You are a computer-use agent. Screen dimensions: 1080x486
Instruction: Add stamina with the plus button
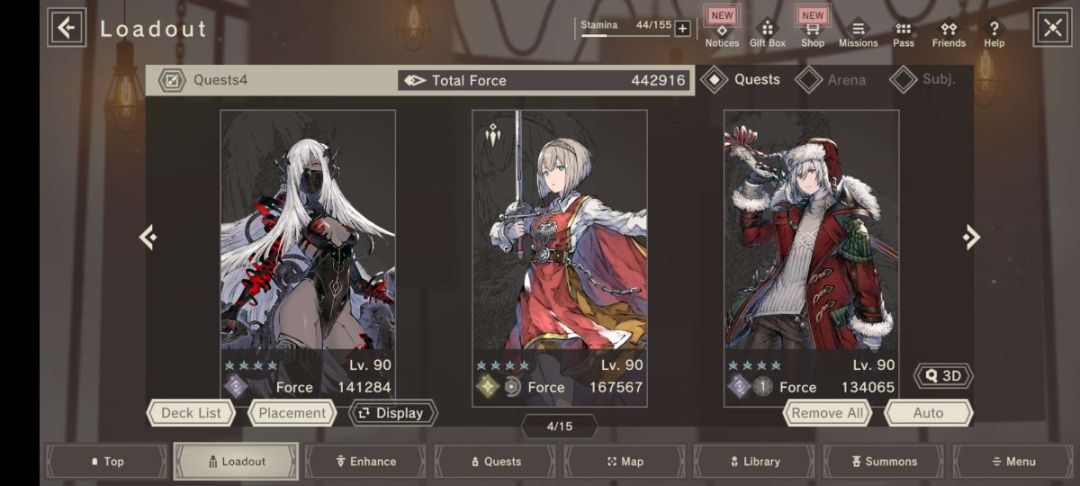(x=682, y=28)
